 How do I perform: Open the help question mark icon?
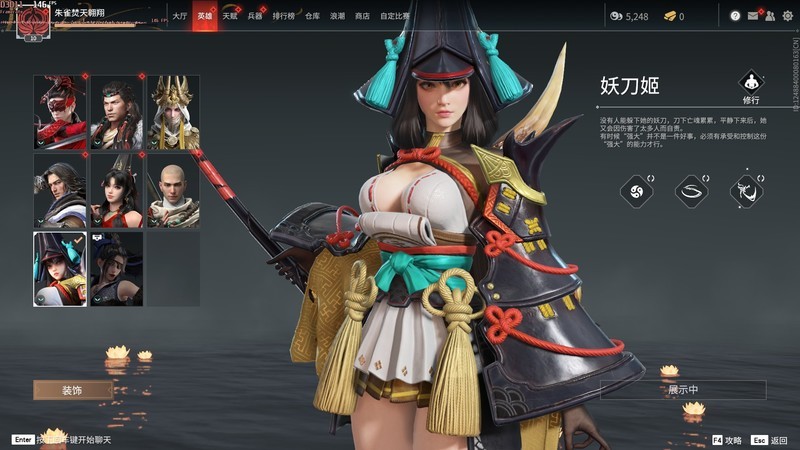click(x=735, y=16)
